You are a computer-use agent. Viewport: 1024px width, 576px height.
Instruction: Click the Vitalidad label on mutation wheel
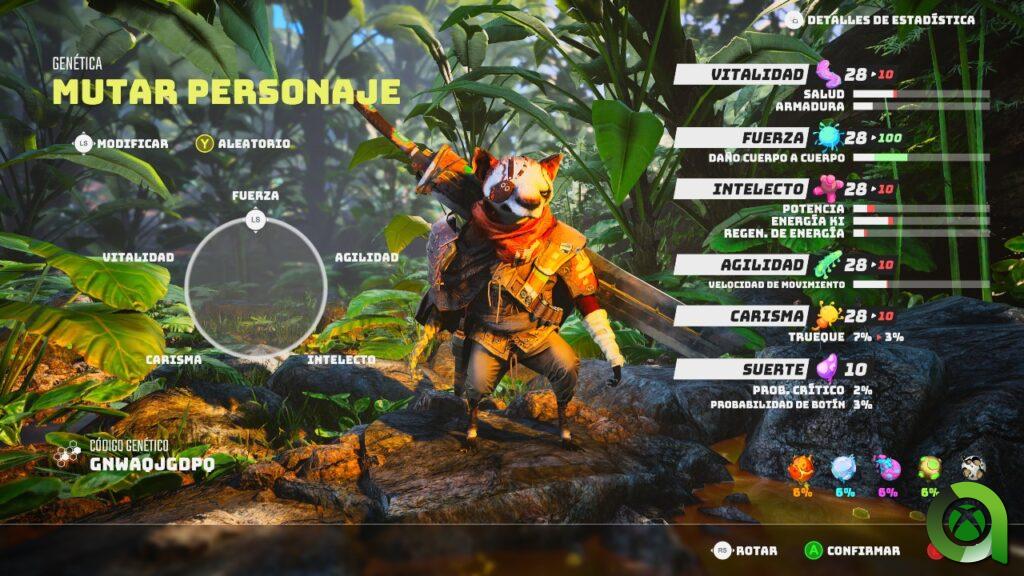coord(138,257)
